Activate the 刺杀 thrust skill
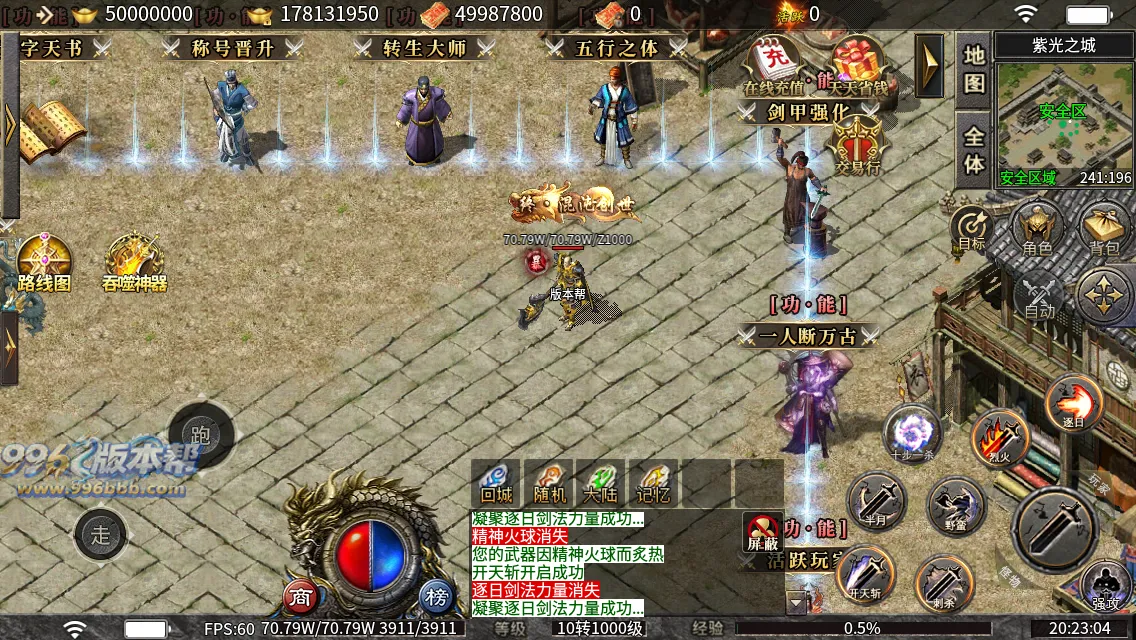The height and width of the screenshot is (640, 1136). [944, 583]
